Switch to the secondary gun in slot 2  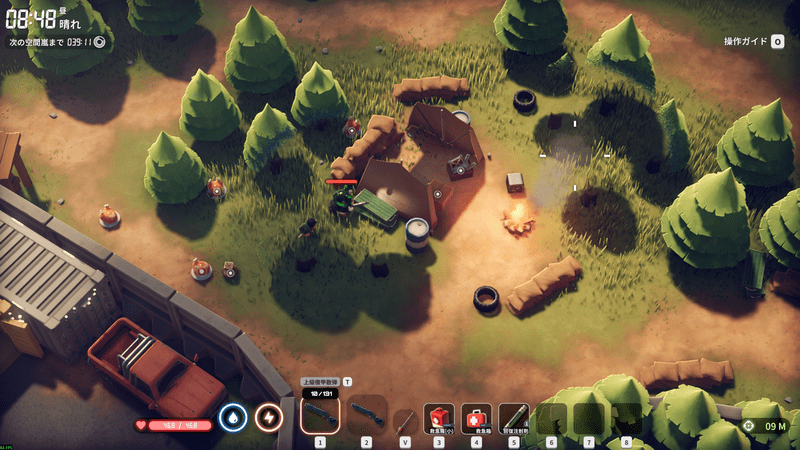(x=366, y=415)
